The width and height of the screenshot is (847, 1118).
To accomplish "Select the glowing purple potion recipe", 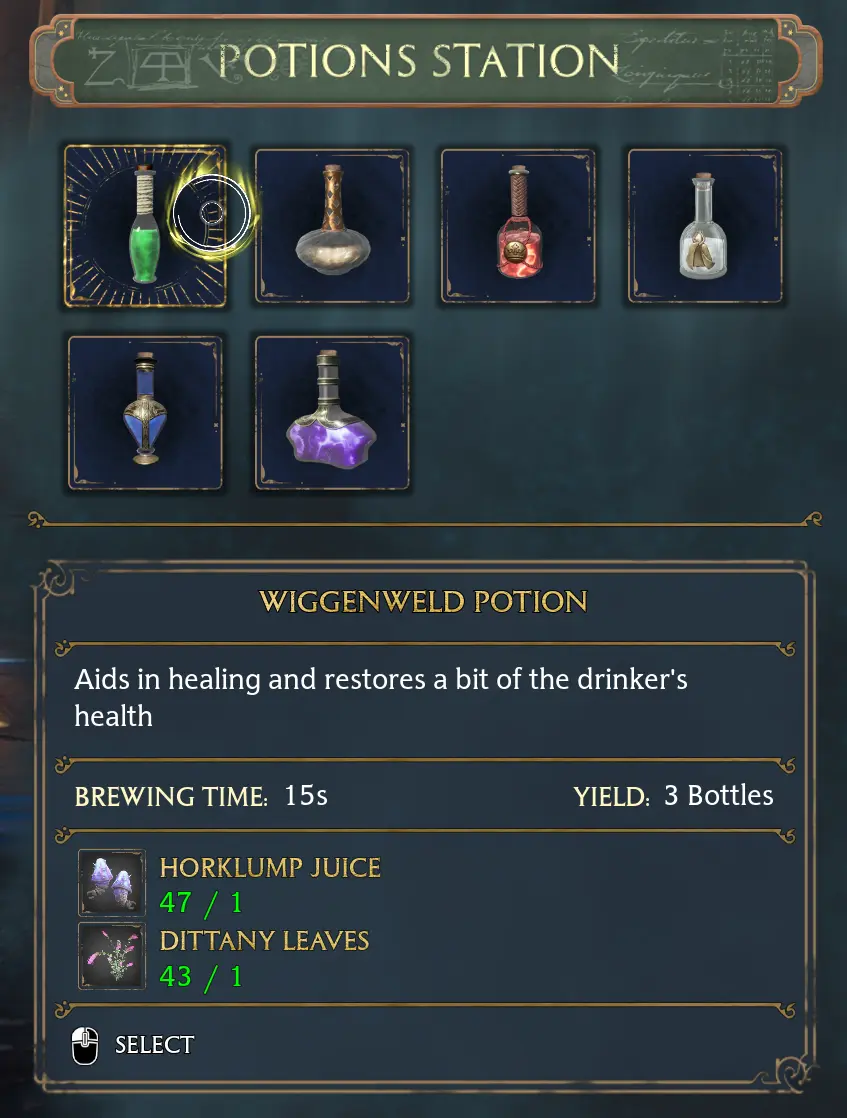I will [x=332, y=413].
